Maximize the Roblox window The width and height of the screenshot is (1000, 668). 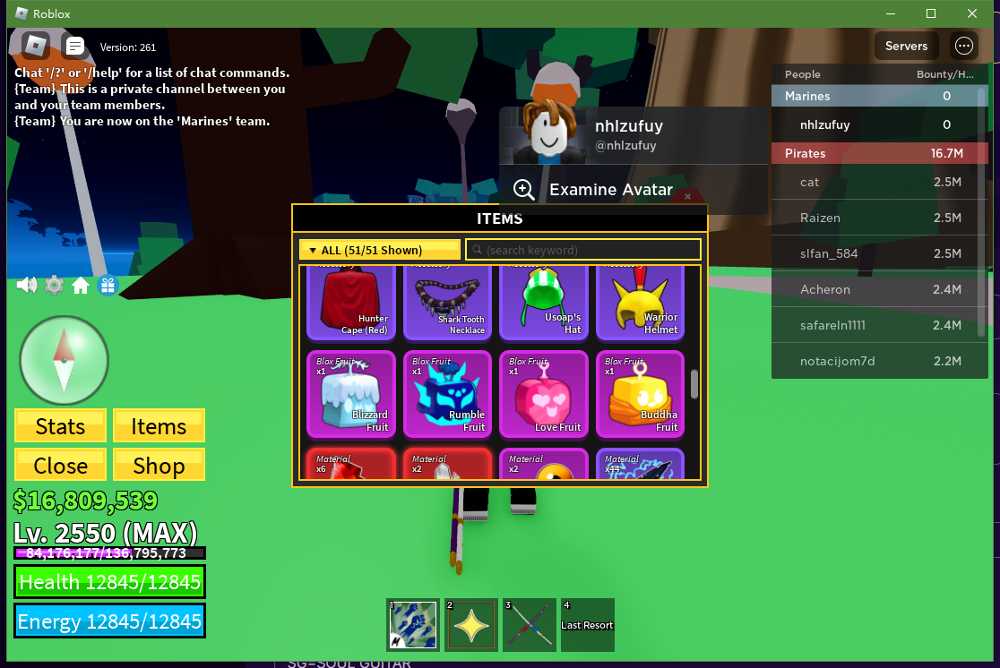[930, 14]
